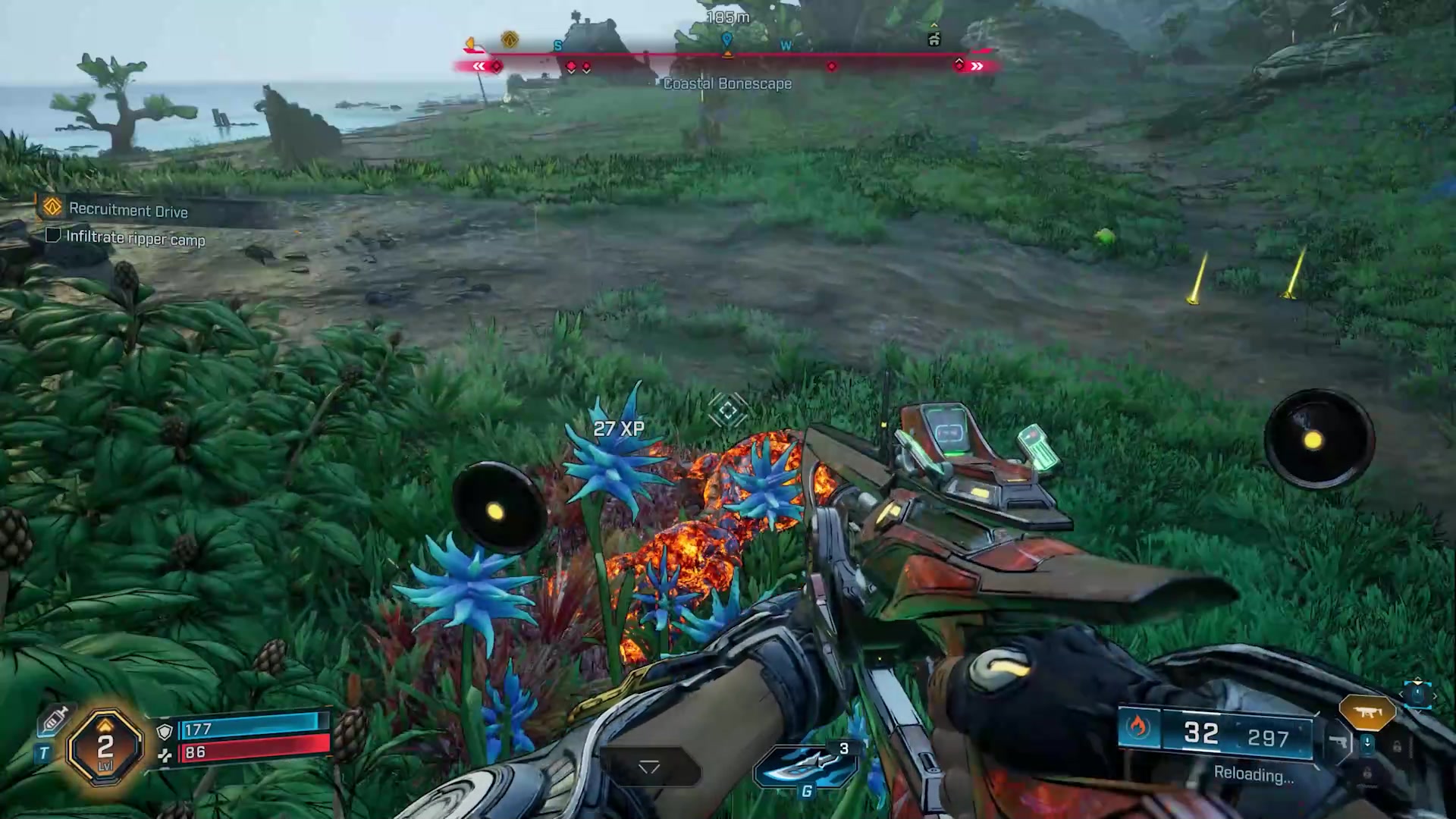Click the blue waypoint pin on compass
The width and height of the screenshot is (1456, 819).
pos(726,39)
